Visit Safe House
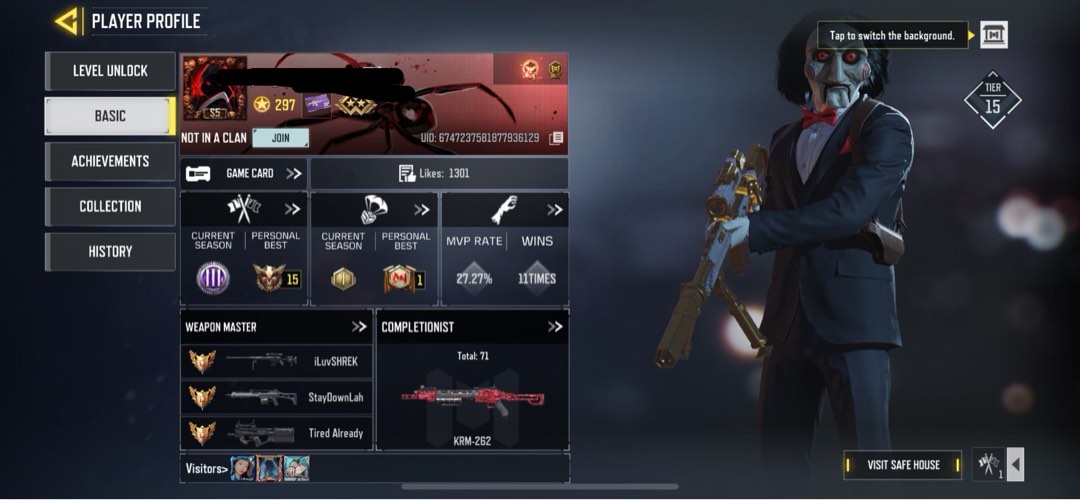Image resolution: width=1080 pixels, height=500 pixels. coord(903,464)
